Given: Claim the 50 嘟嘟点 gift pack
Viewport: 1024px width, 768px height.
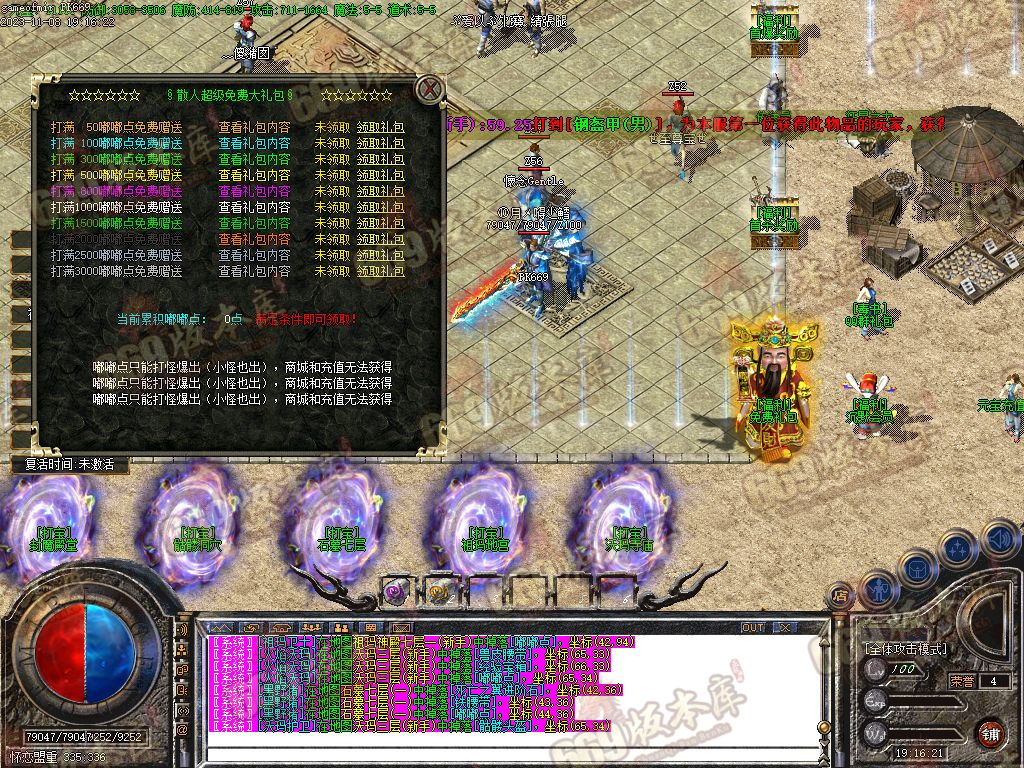Looking at the screenshot, I should (381, 128).
